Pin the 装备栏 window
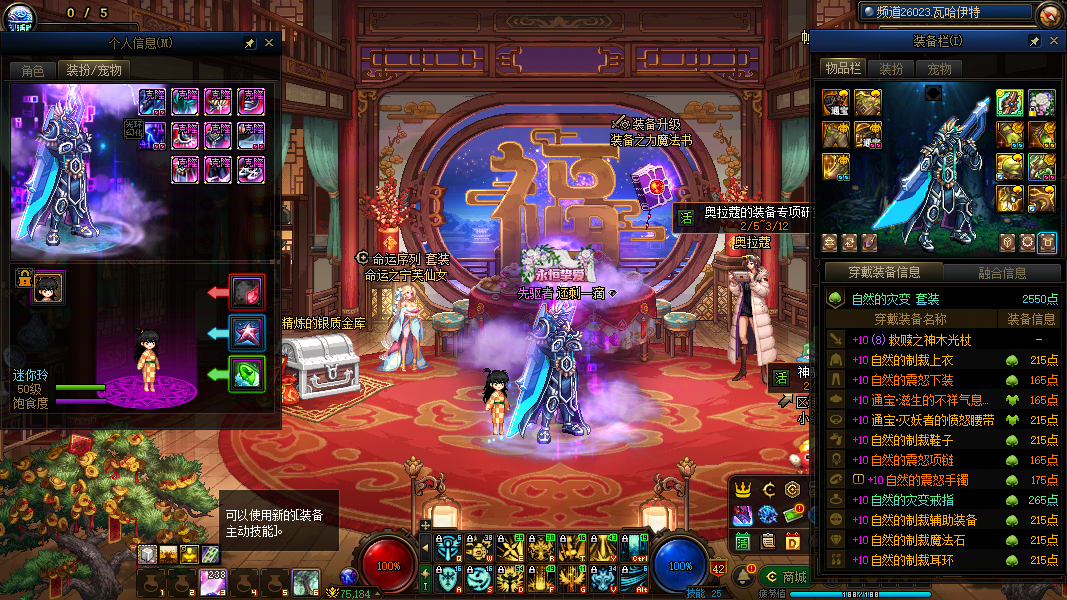This screenshot has height=600, width=1067. (1034, 41)
